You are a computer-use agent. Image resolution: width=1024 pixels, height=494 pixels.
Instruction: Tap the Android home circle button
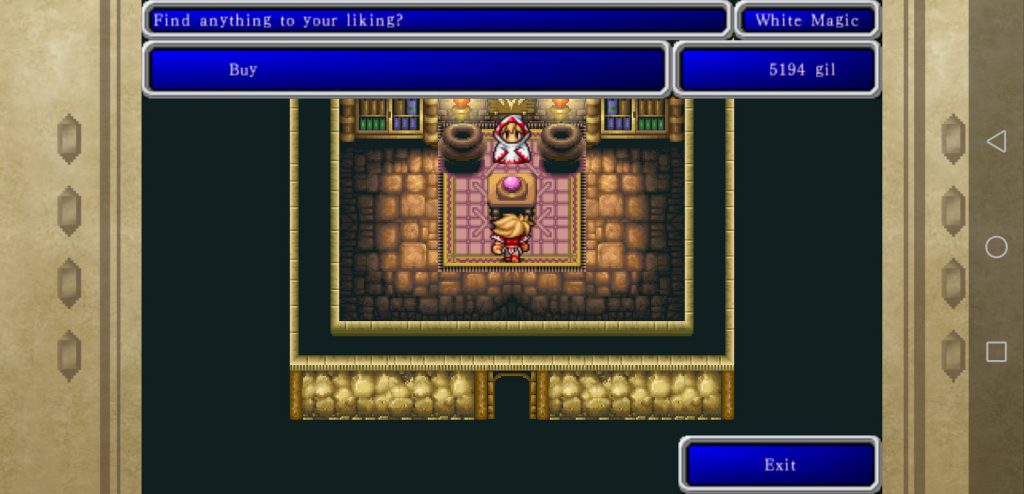996,247
